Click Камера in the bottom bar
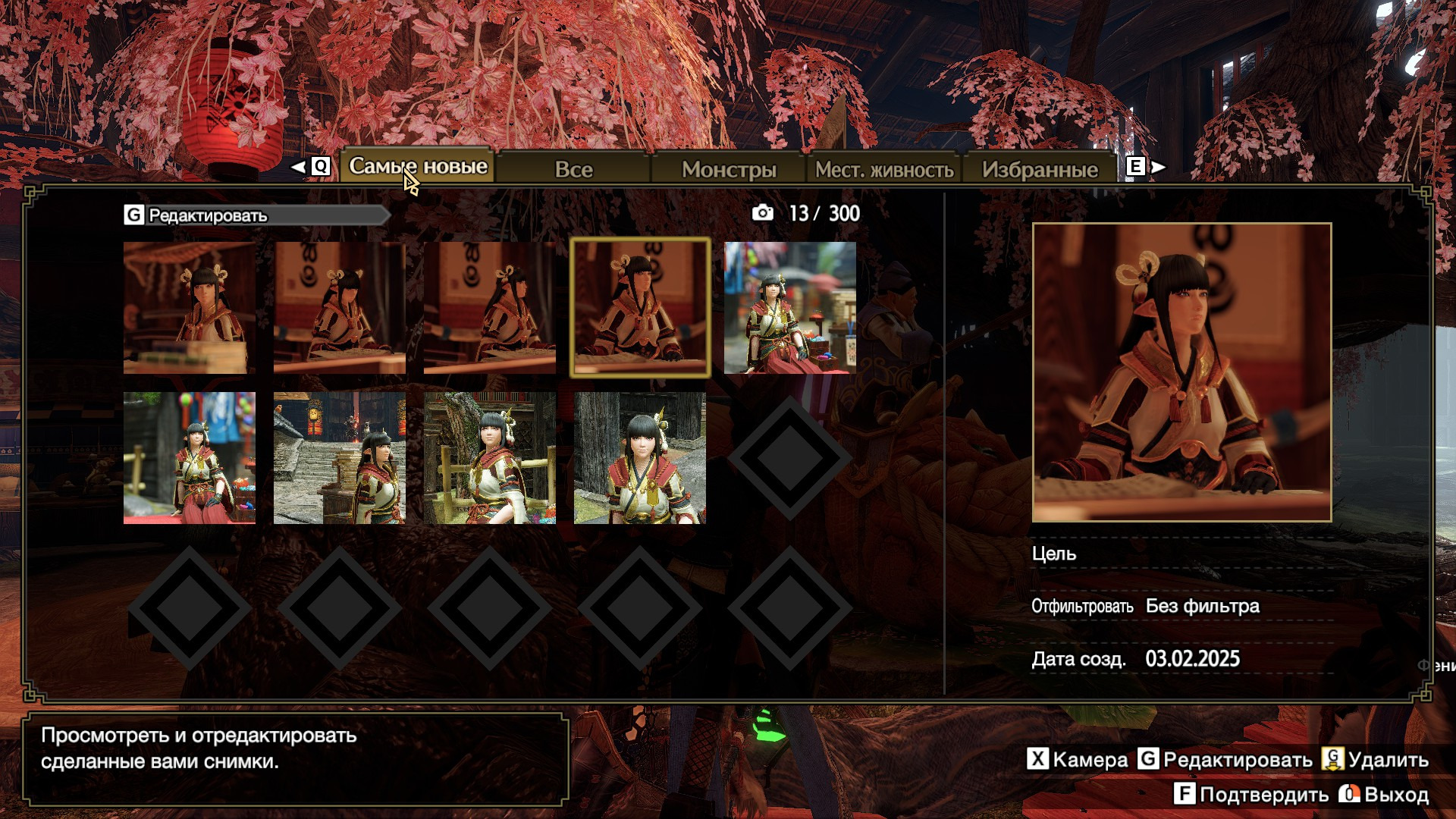 [x=1078, y=759]
